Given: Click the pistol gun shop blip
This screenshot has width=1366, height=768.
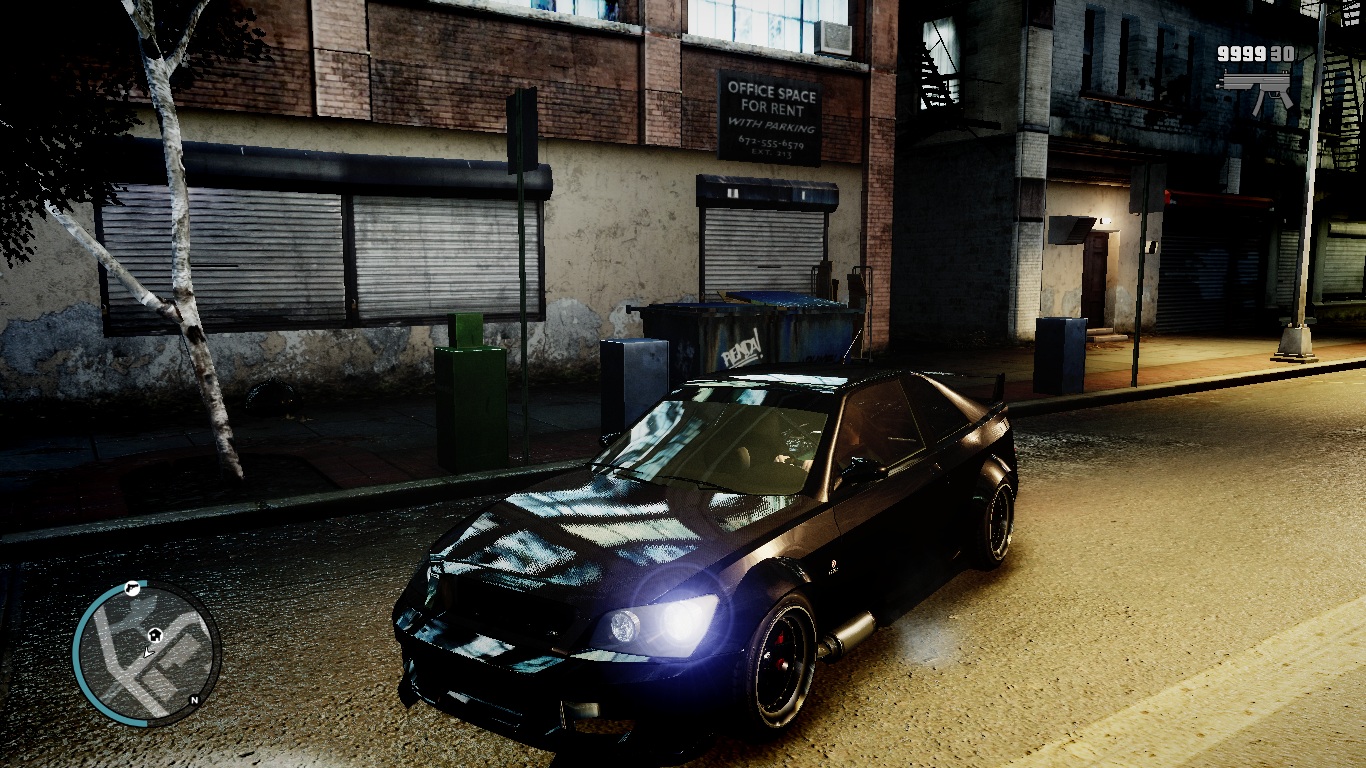Looking at the screenshot, I should tap(131, 588).
